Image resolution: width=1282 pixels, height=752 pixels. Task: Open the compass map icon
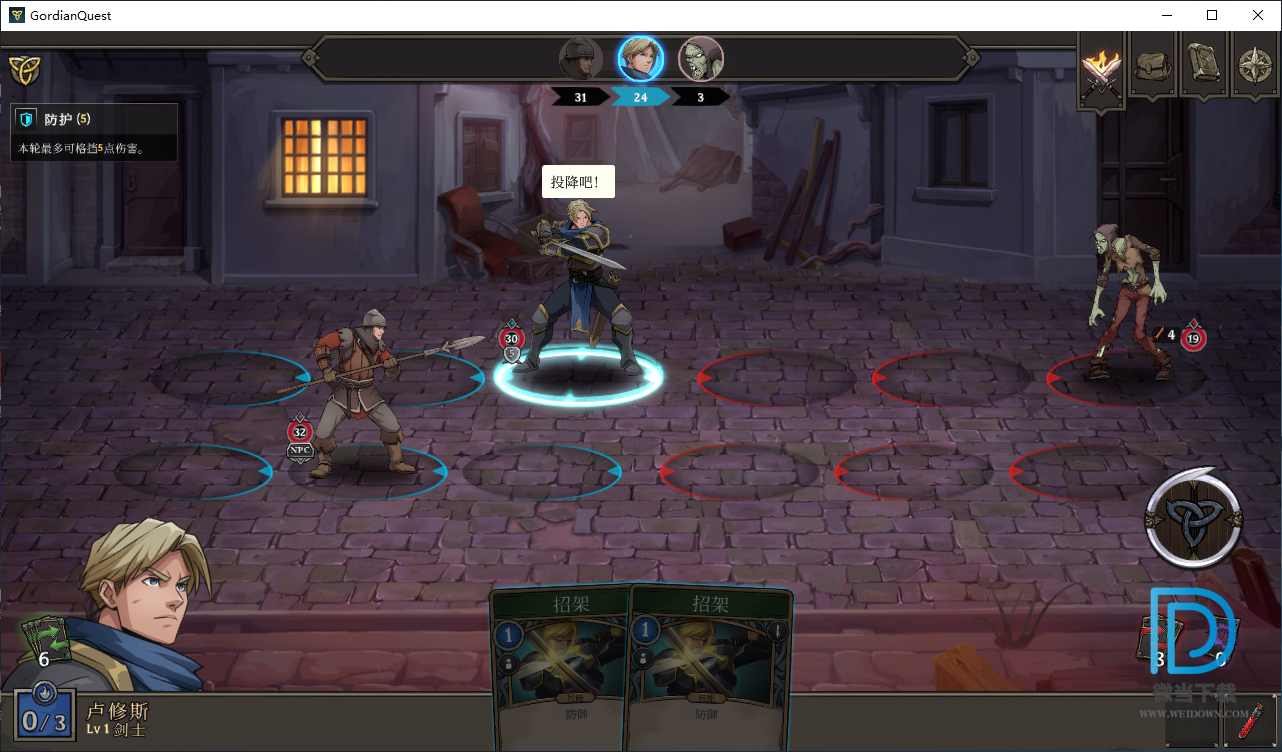pyautogui.click(x=1254, y=66)
